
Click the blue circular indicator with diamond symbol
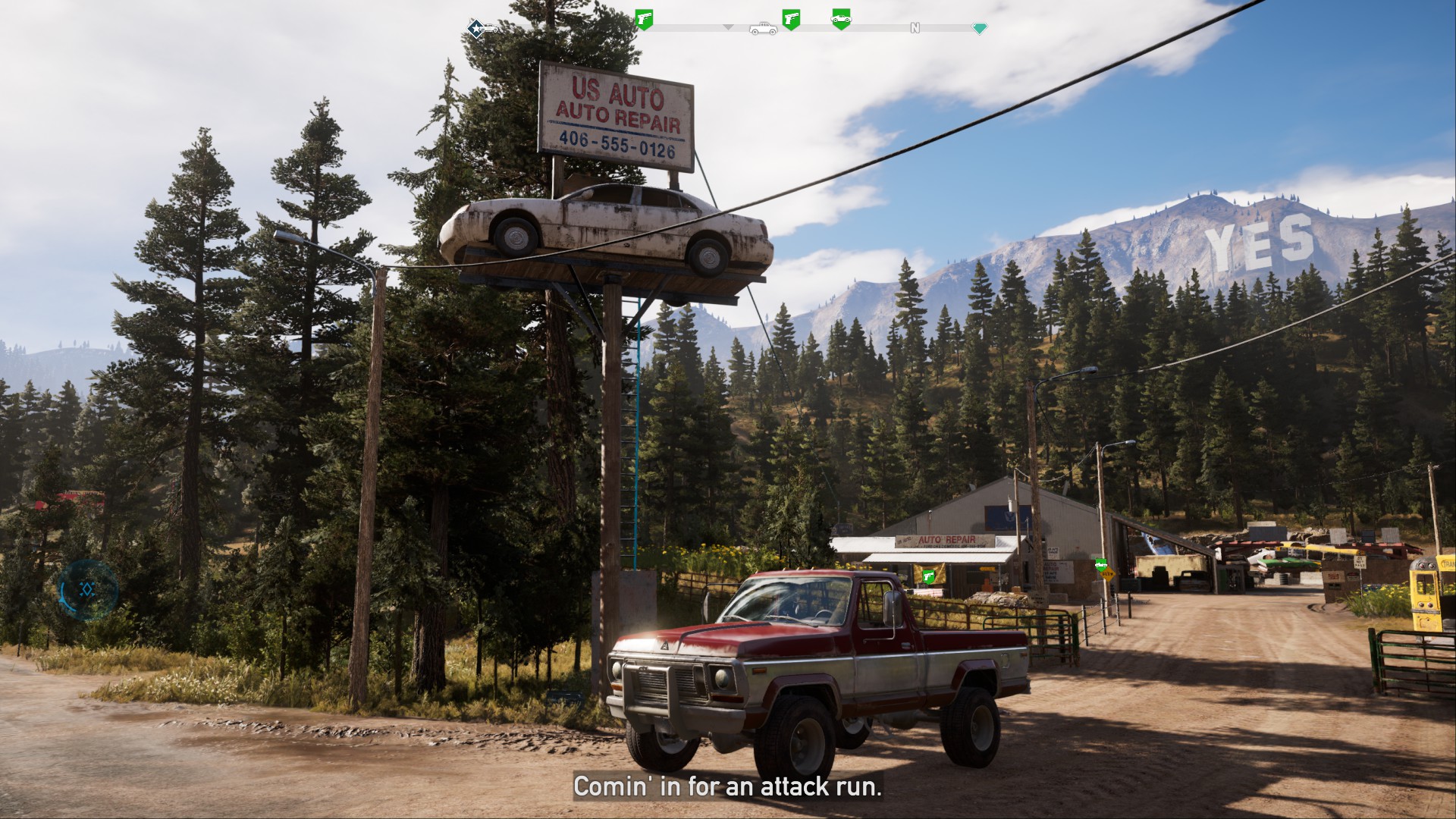(x=89, y=589)
